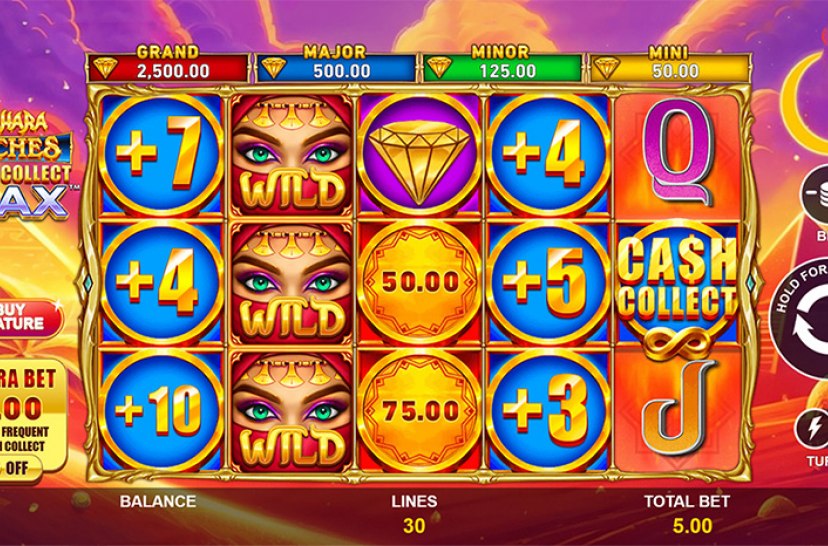Spin the reels with the circular arrow button
This screenshot has height=546, width=828.
click(808, 320)
